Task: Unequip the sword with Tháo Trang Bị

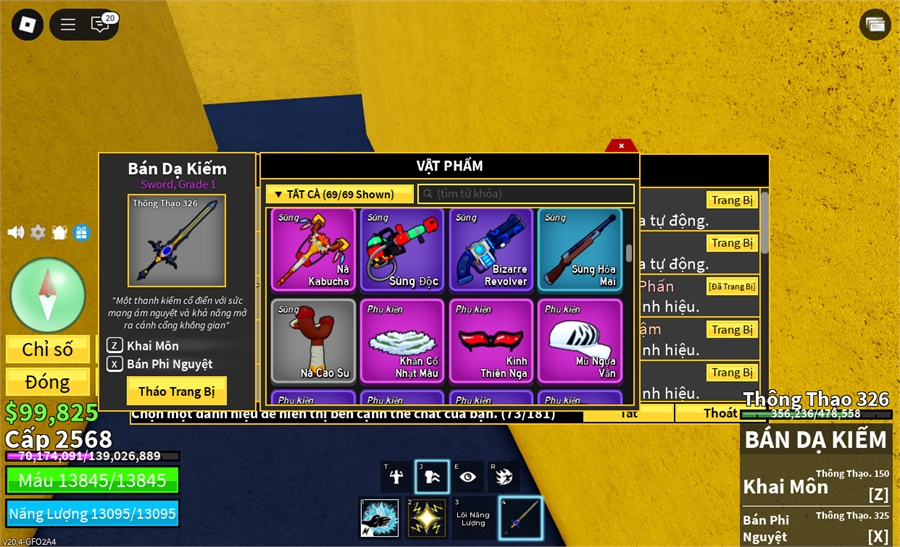Action: [177, 390]
